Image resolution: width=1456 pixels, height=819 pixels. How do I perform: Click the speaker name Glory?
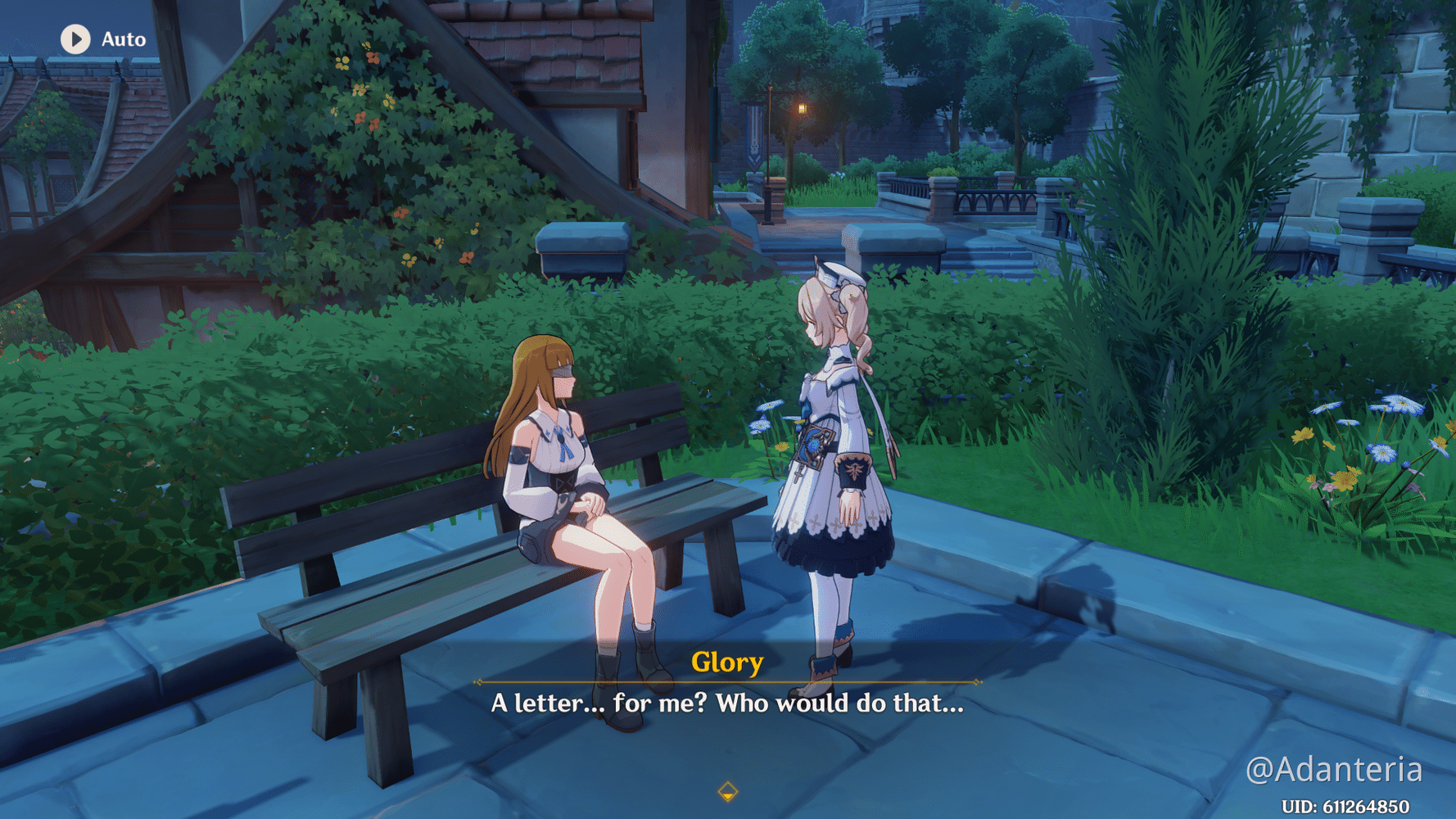(x=727, y=663)
